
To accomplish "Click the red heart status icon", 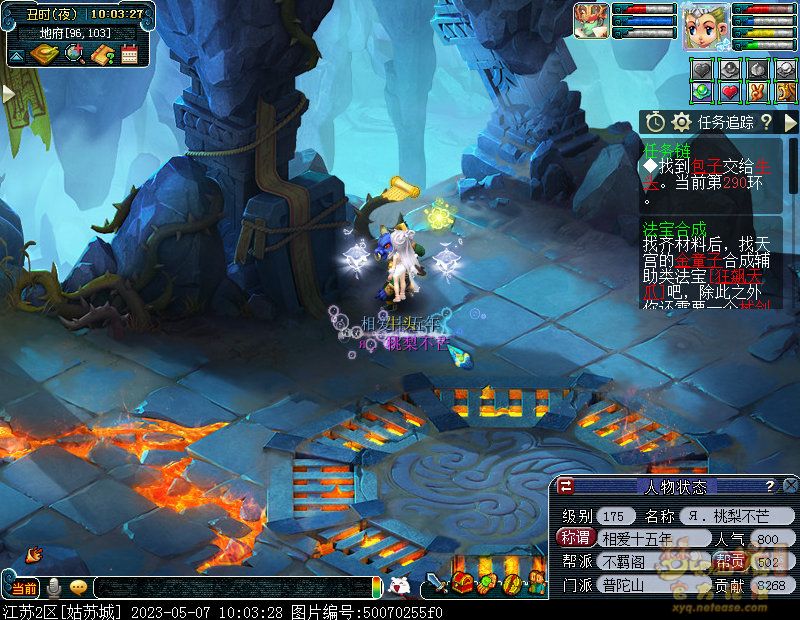I will [x=730, y=92].
